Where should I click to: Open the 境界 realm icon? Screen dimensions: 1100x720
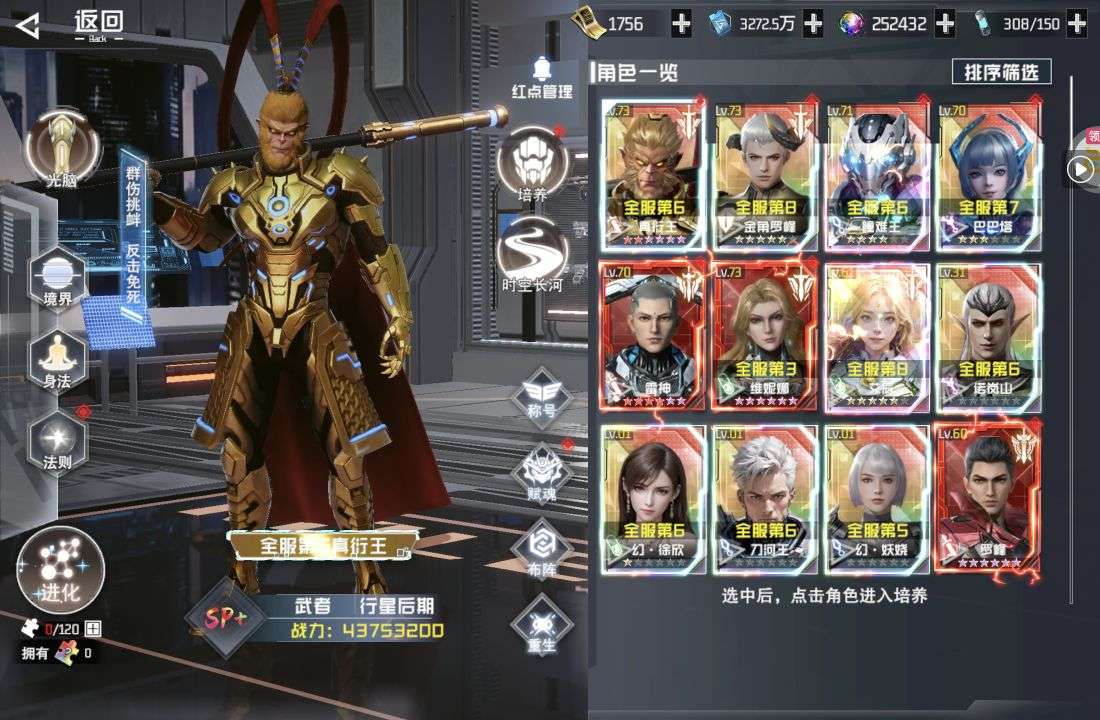[58, 277]
